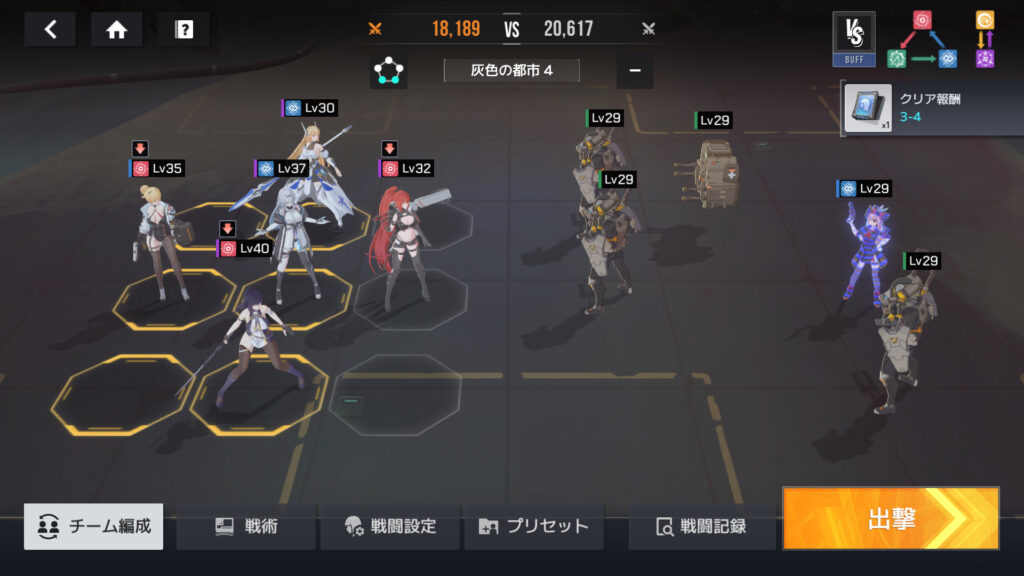Return to the home screen
This screenshot has width=1024, height=576.
point(116,30)
